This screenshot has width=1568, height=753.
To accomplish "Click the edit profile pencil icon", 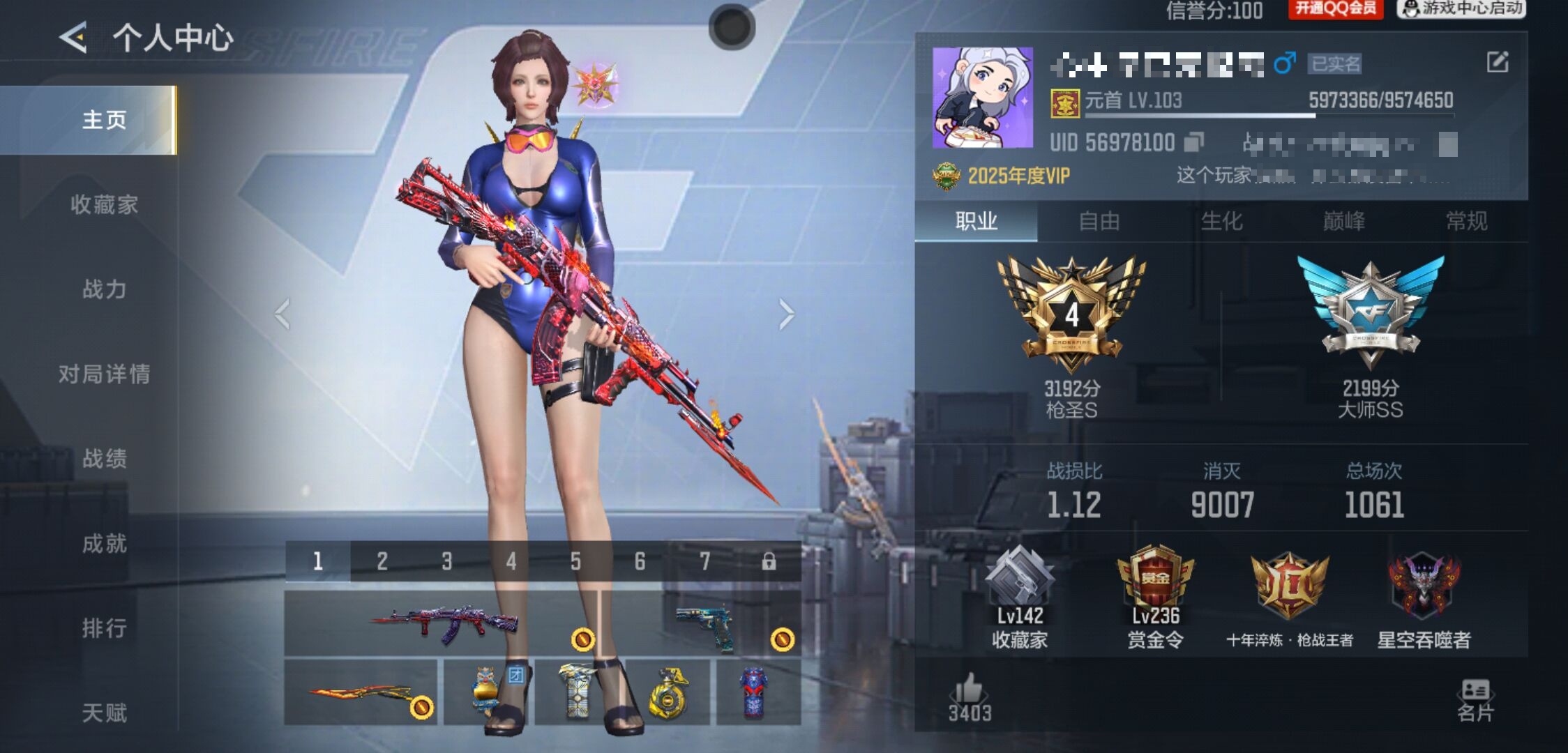I will pos(1497,63).
